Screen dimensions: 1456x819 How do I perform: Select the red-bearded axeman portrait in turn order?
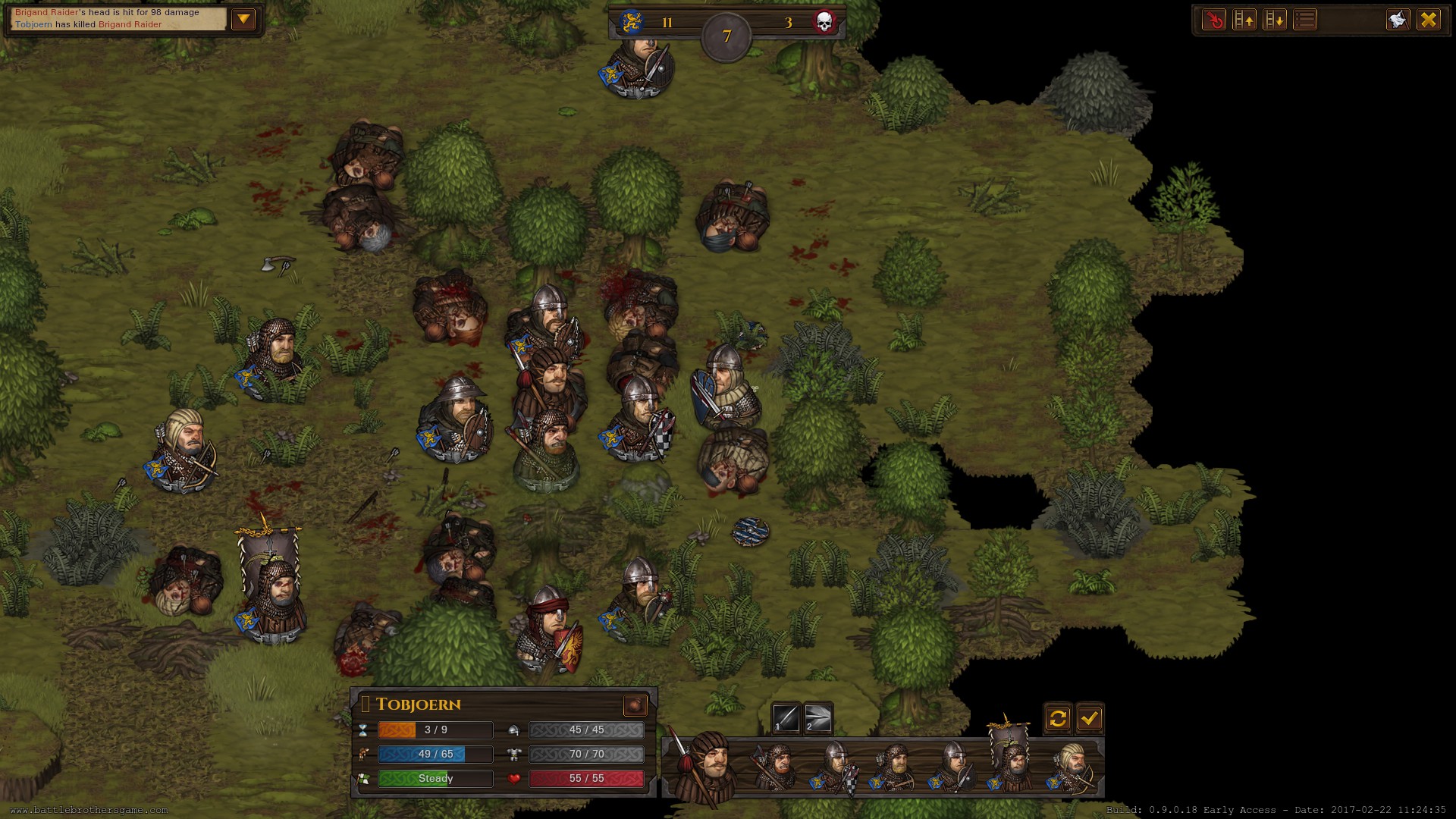tap(777, 767)
